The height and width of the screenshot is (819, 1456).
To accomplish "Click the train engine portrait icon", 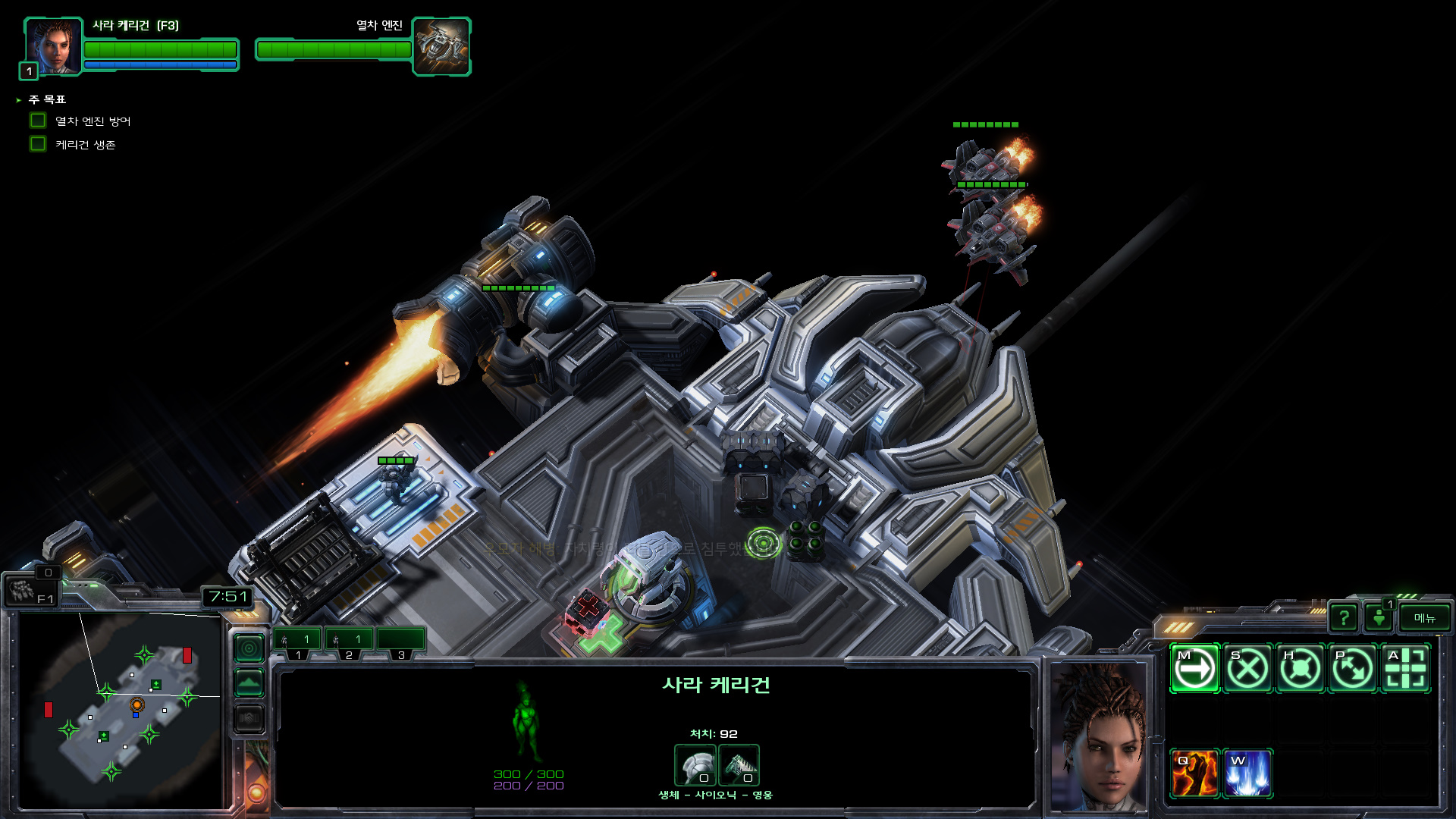I will [x=441, y=46].
